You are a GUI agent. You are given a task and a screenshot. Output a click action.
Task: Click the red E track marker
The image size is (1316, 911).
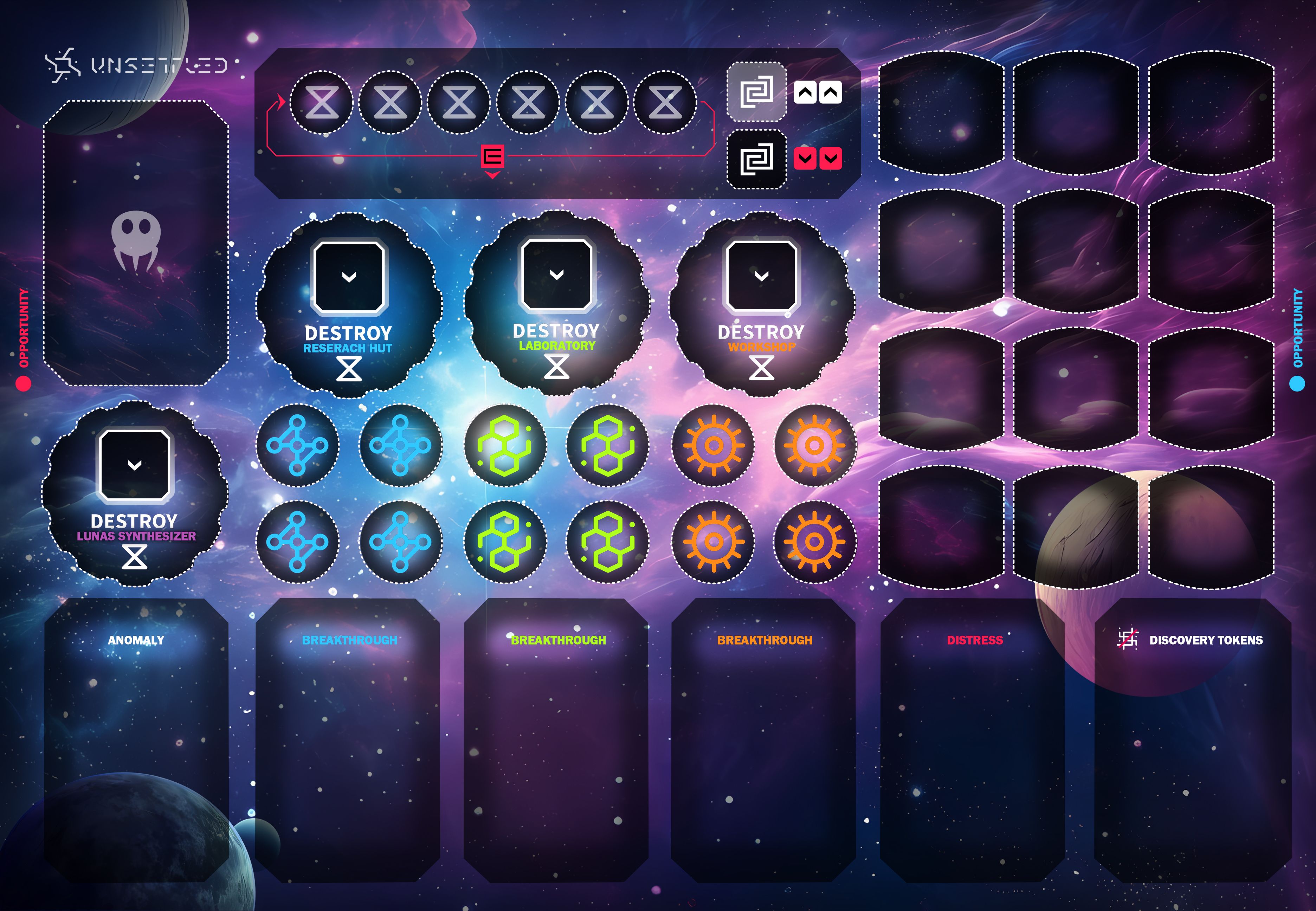pyautogui.click(x=492, y=156)
